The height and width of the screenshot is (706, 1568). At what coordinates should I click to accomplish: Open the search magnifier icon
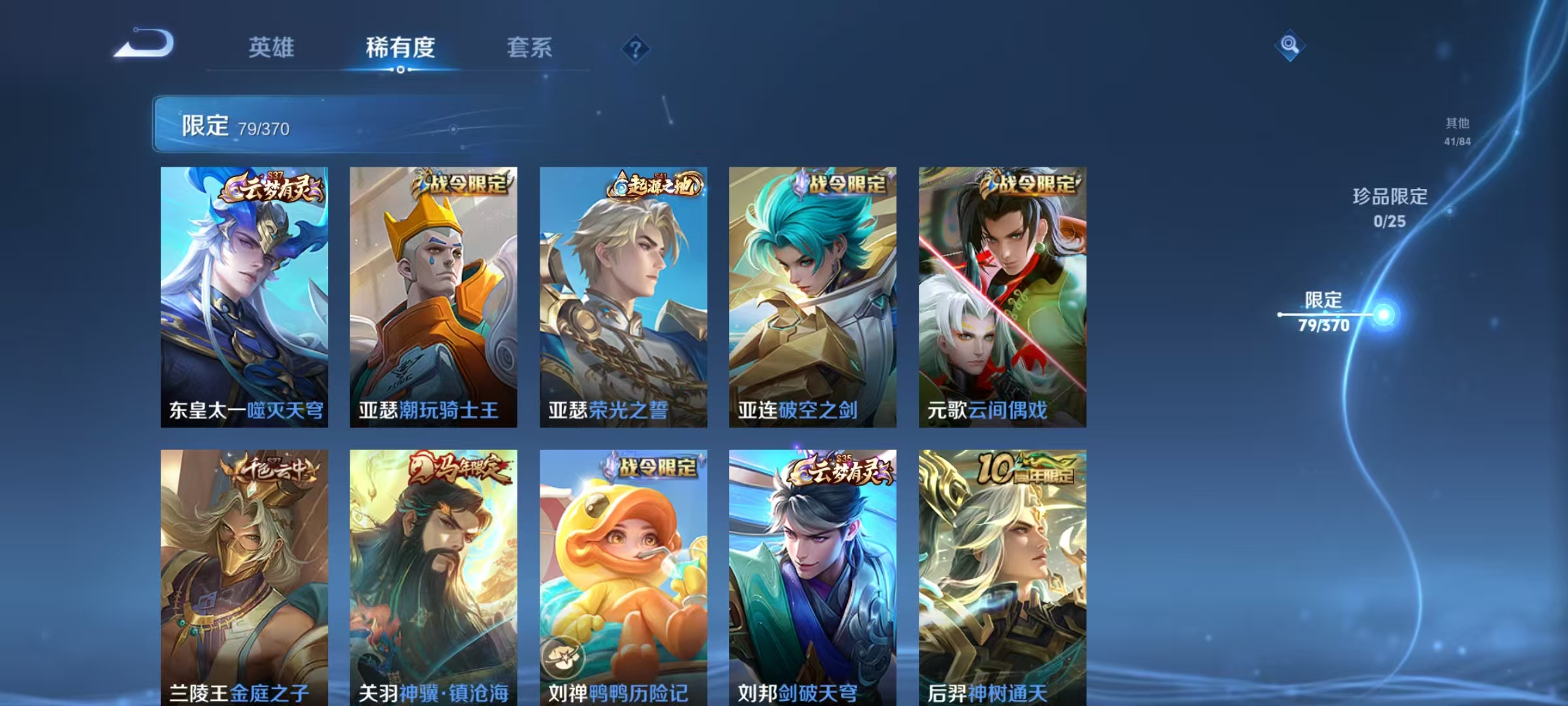point(1289,44)
